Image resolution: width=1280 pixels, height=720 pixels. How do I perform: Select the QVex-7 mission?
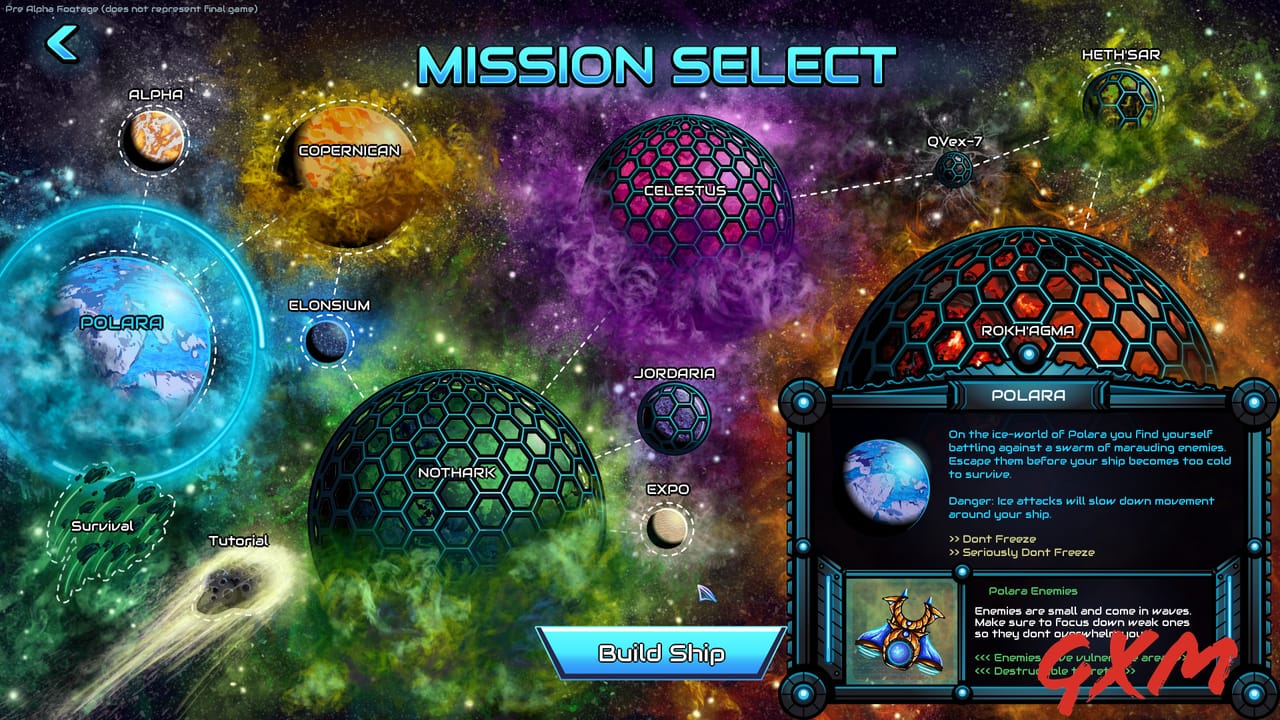[955, 170]
